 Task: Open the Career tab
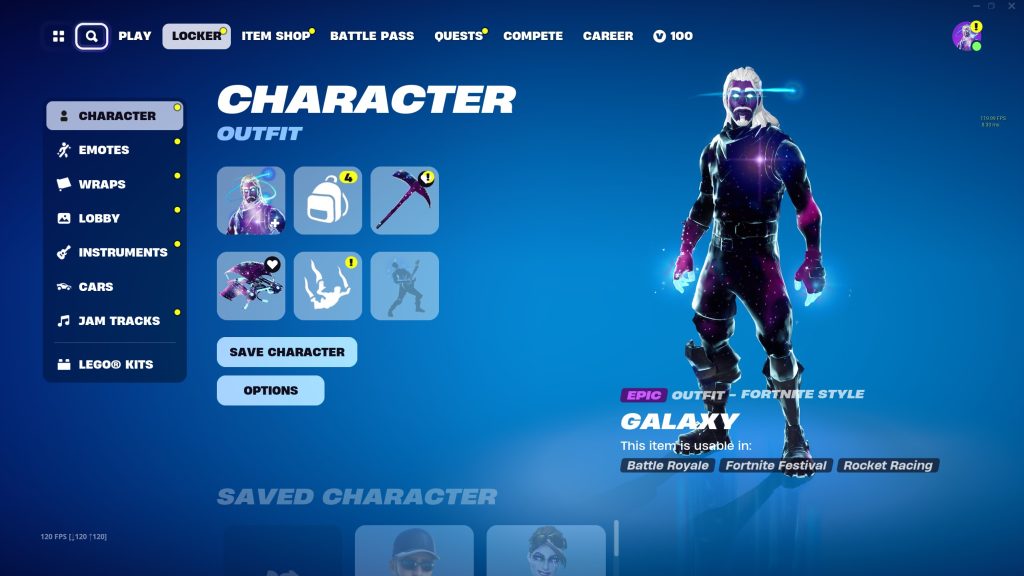(x=608, y=36)
